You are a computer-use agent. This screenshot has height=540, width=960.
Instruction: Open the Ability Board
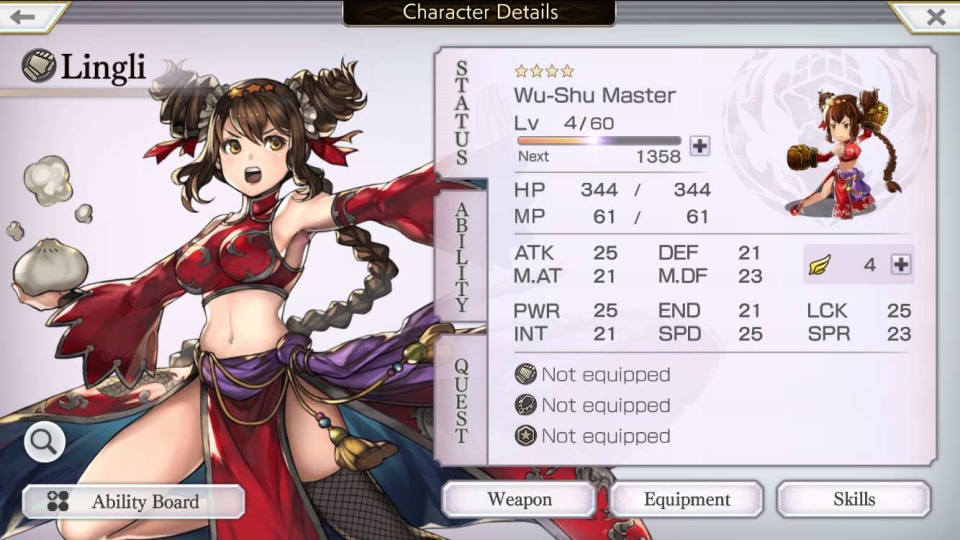click(x=133, y=502)
